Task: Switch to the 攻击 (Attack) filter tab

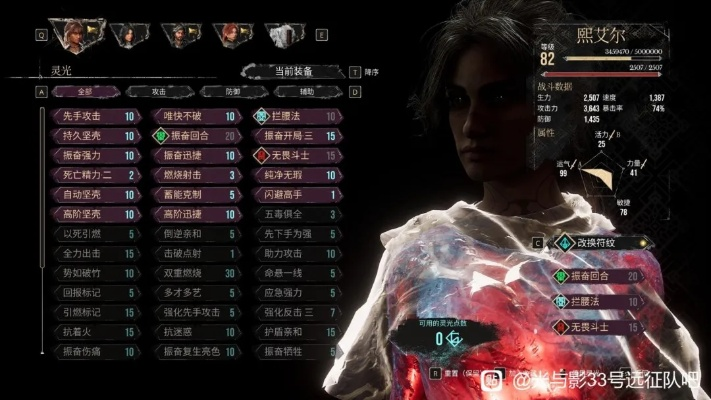Action: pos(161,91)
